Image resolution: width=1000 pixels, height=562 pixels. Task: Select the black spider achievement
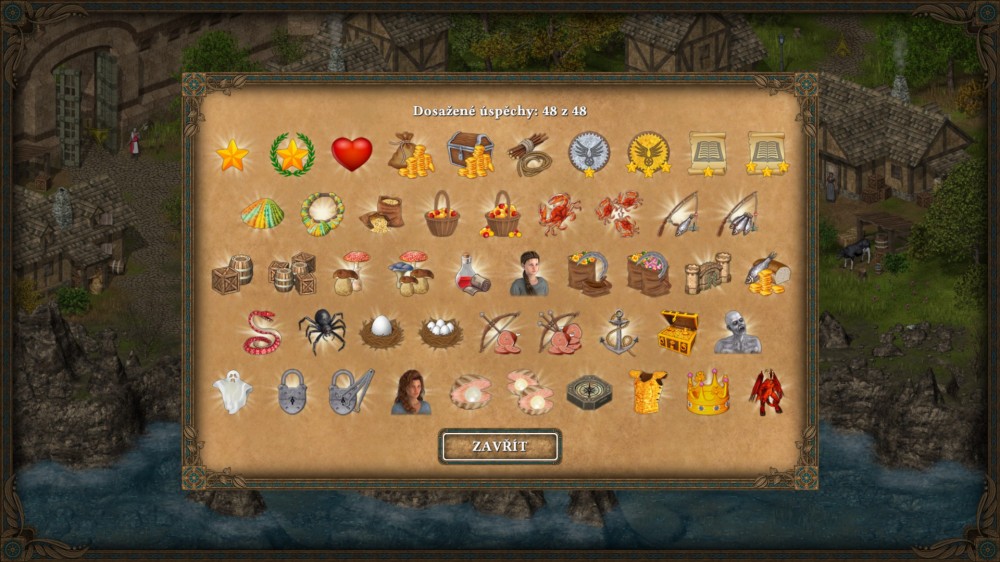tap(321, 331)
